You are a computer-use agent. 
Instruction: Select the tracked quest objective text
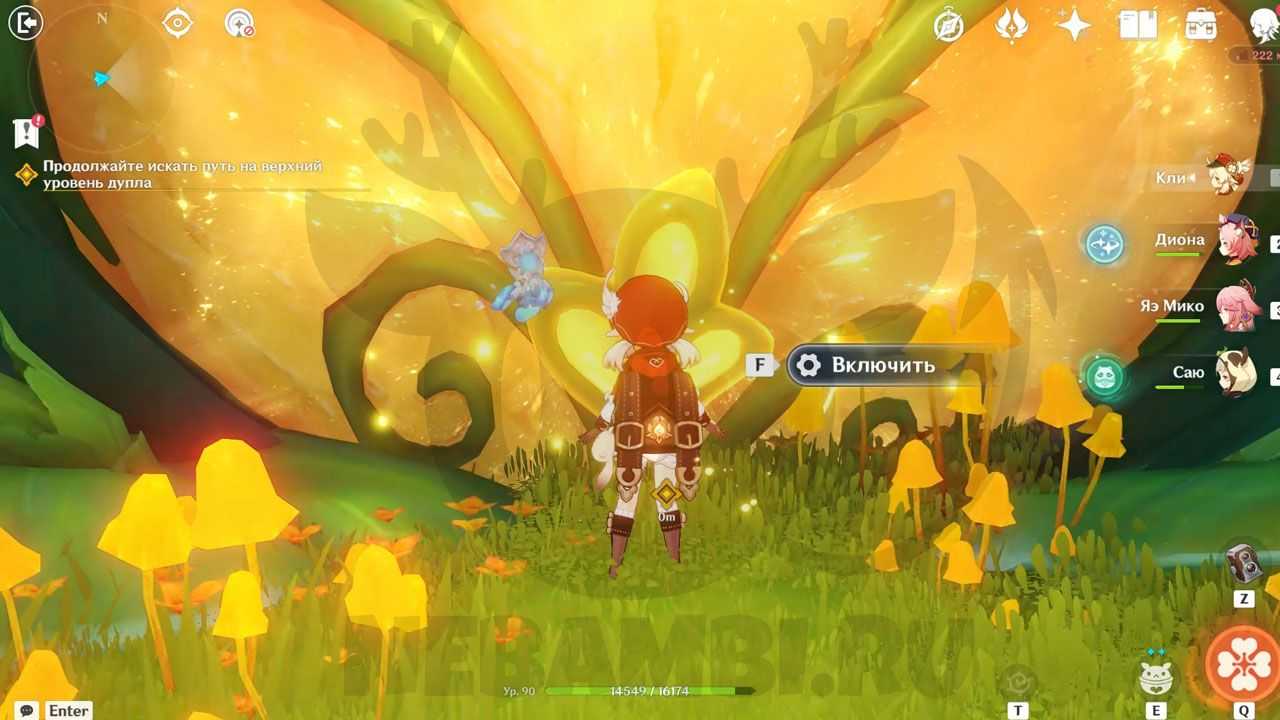[182, 175]
